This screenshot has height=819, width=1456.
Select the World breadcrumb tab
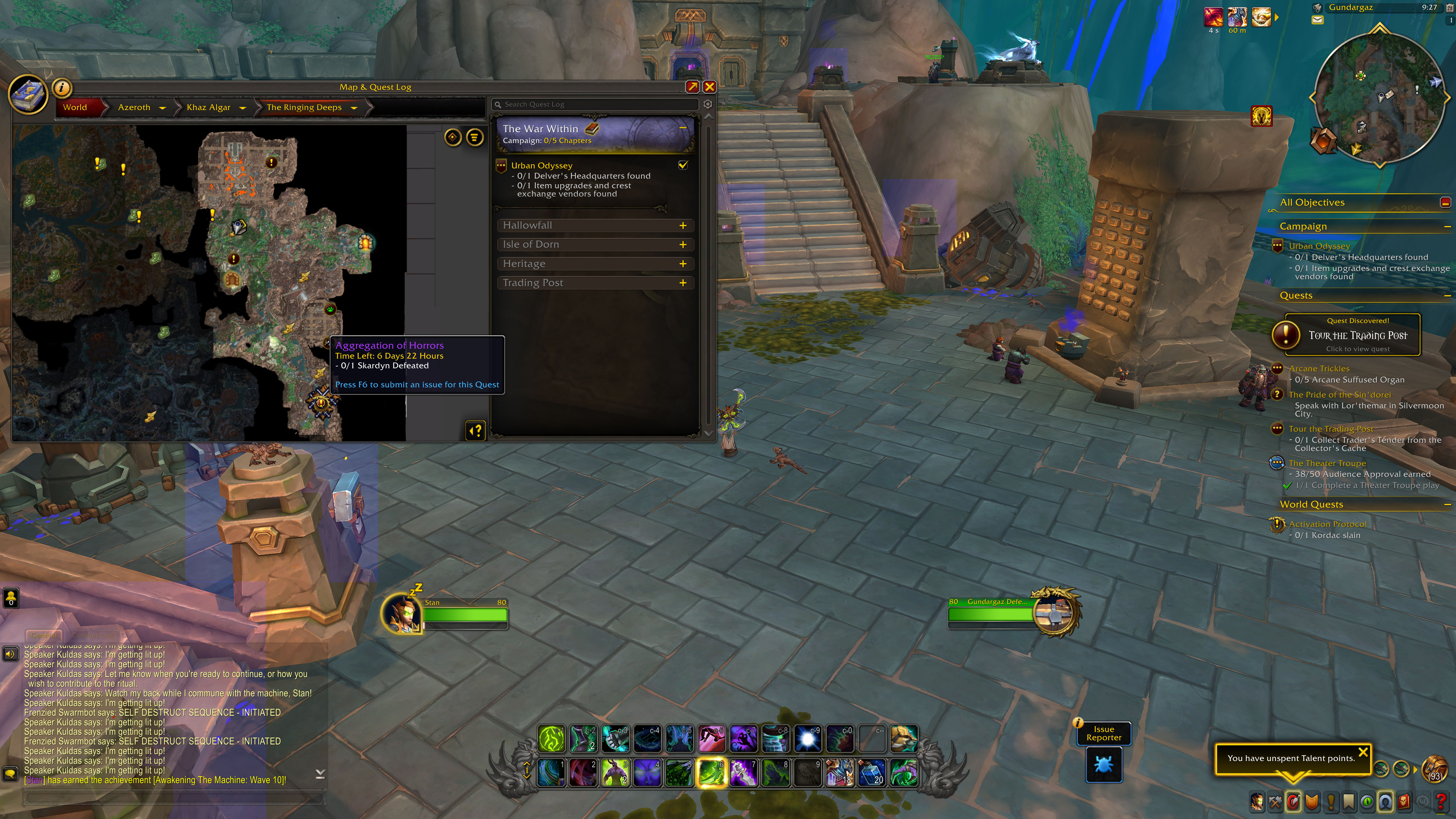(x=75, y=107)
